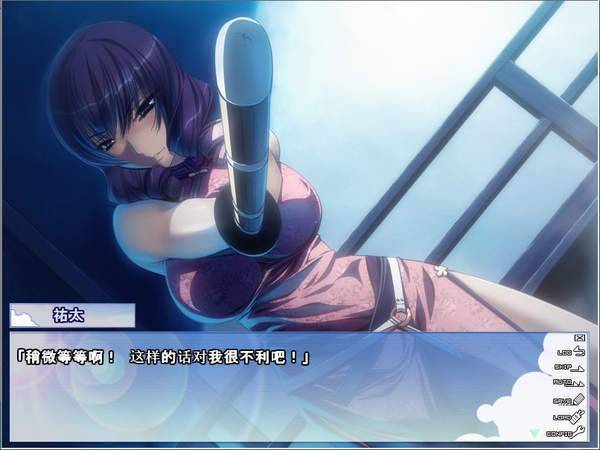
Task: Open the SAVE menu
Action: point(566,401)
